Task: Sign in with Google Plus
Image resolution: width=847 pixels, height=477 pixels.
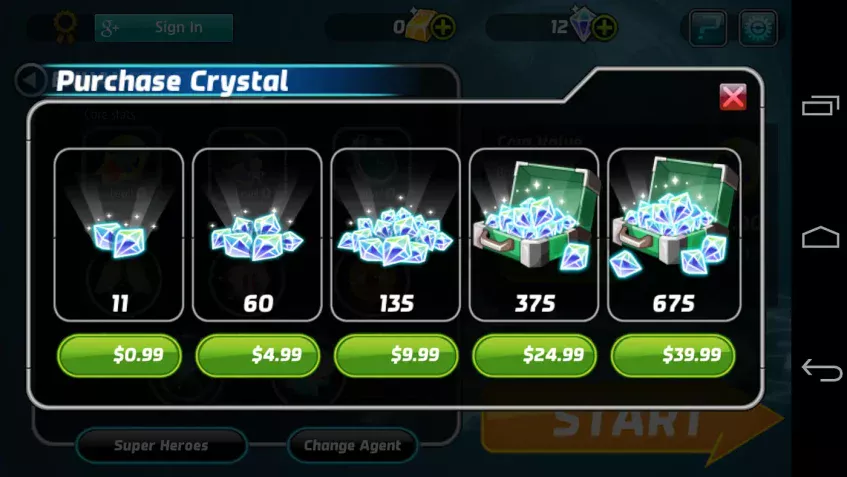Action: [165, 28]
